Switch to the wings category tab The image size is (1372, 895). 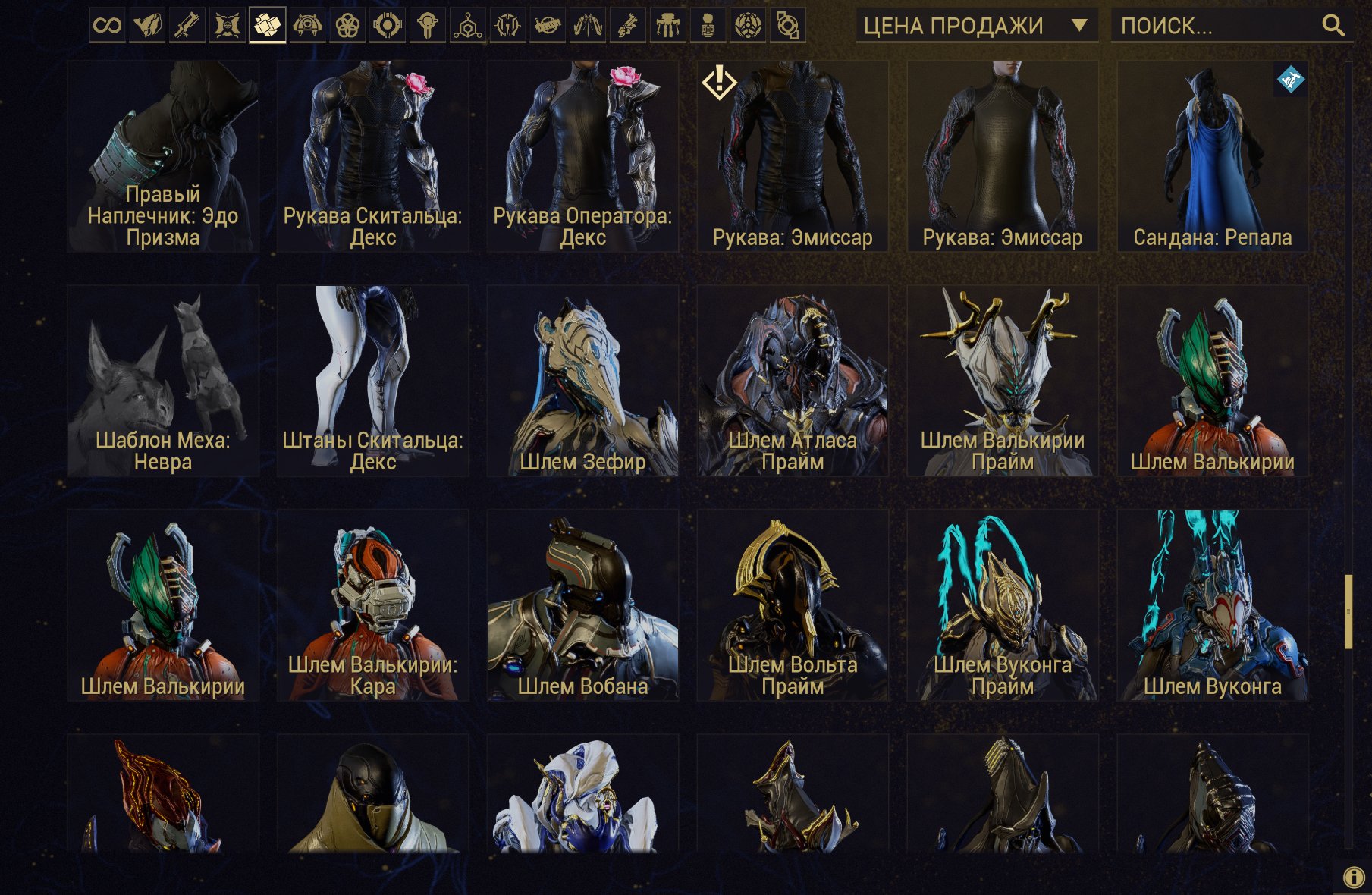588,26
